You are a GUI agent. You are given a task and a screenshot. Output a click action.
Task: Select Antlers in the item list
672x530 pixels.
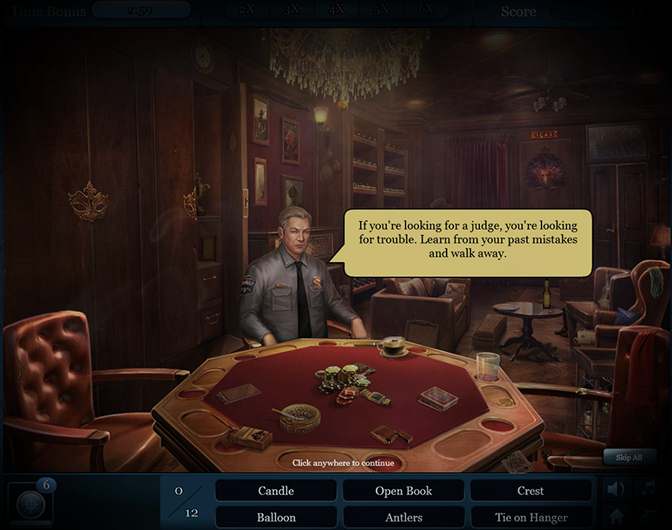click(403, 518)
